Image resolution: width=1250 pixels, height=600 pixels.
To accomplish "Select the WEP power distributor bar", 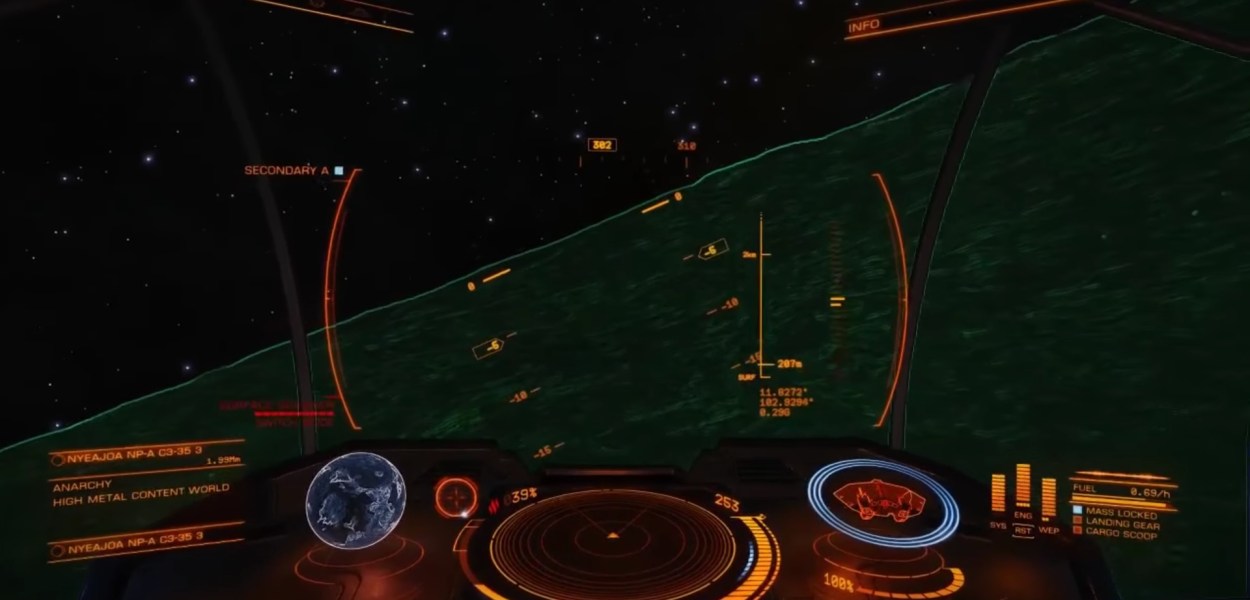I will (x=1048, y=497).
